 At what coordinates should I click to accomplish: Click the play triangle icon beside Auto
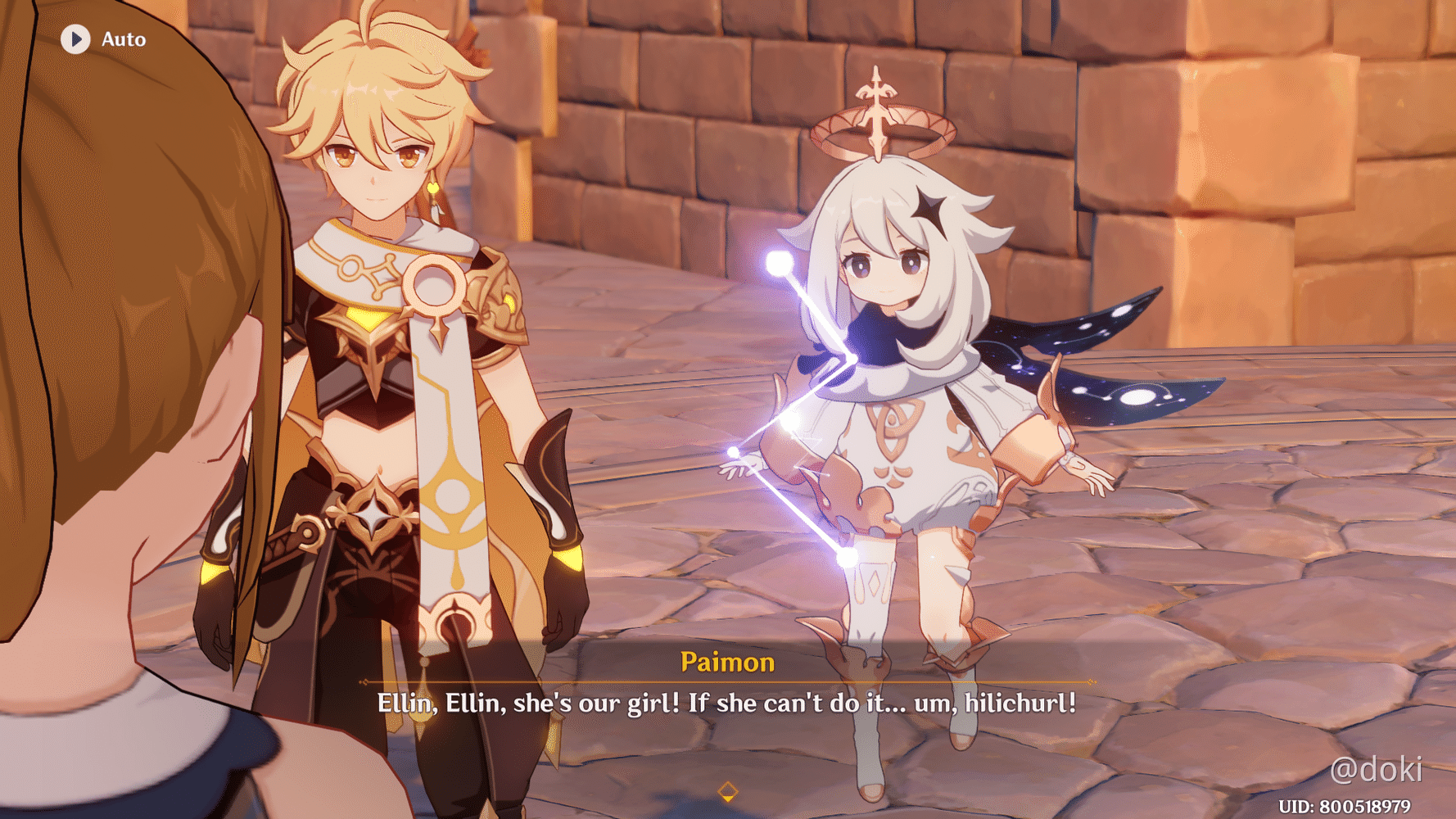click(75, 38)
